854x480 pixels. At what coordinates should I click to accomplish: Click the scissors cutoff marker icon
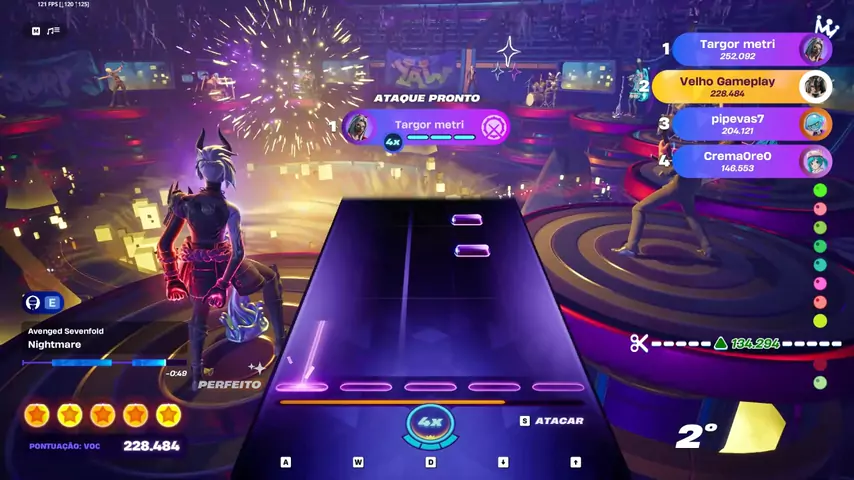[639, 344]
